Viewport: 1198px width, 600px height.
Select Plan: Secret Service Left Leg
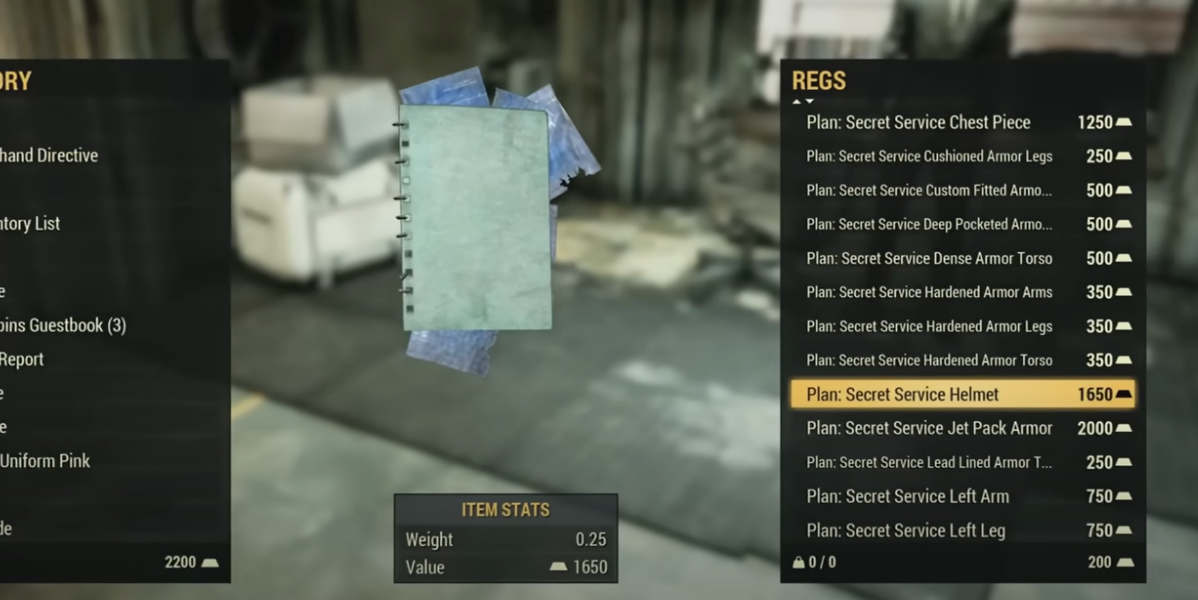pos(905,531)
